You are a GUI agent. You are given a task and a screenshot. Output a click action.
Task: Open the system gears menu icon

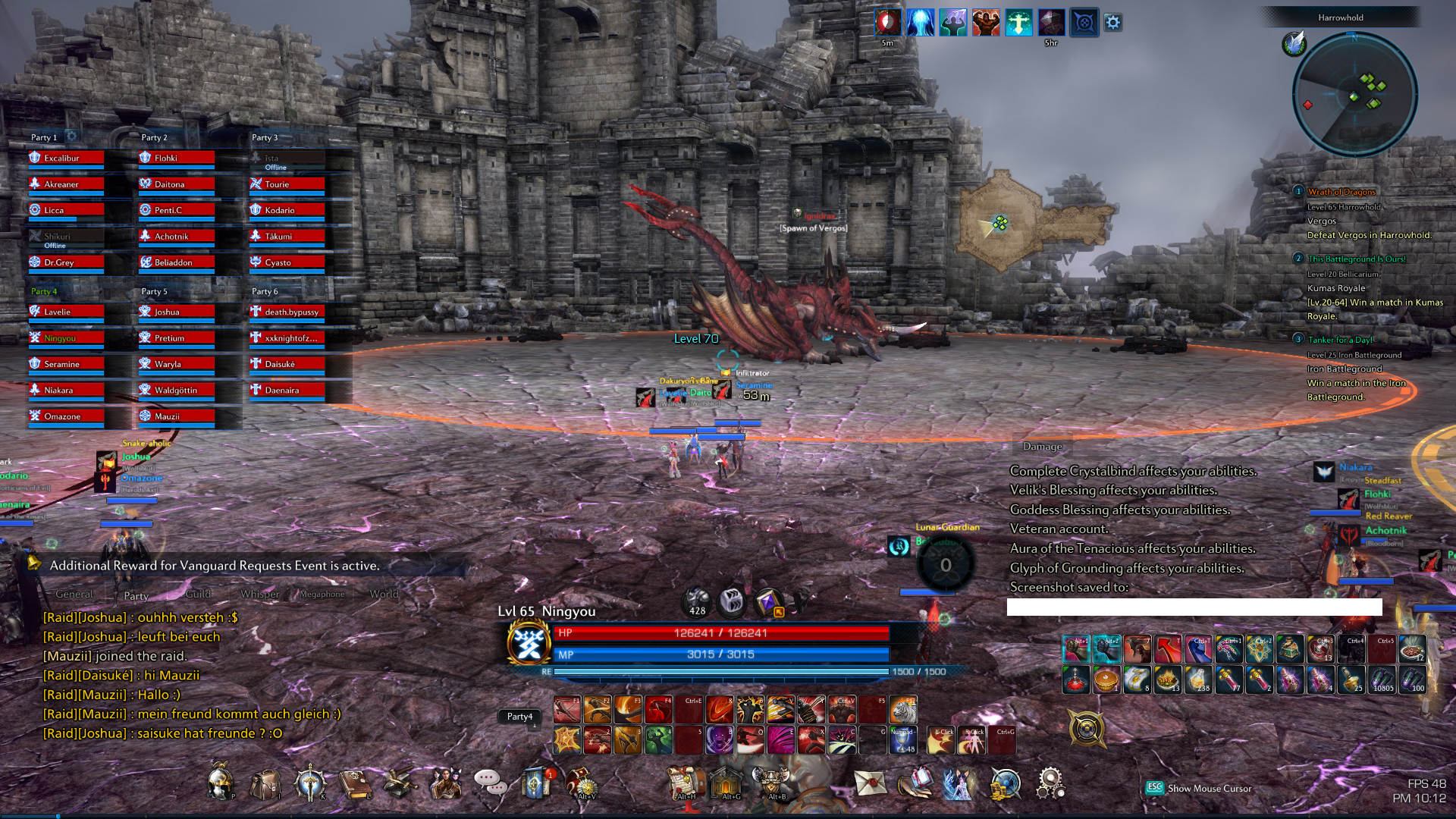[1050, 783]
